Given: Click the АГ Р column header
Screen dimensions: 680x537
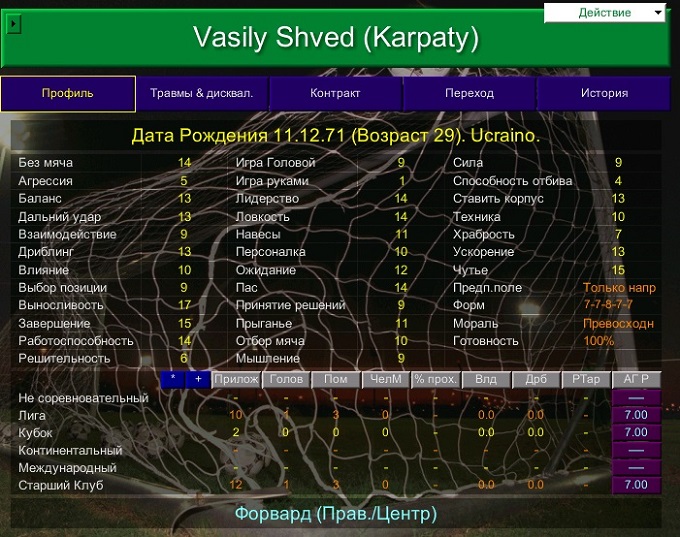Looking at the screenshot, I should click(636, 380).
